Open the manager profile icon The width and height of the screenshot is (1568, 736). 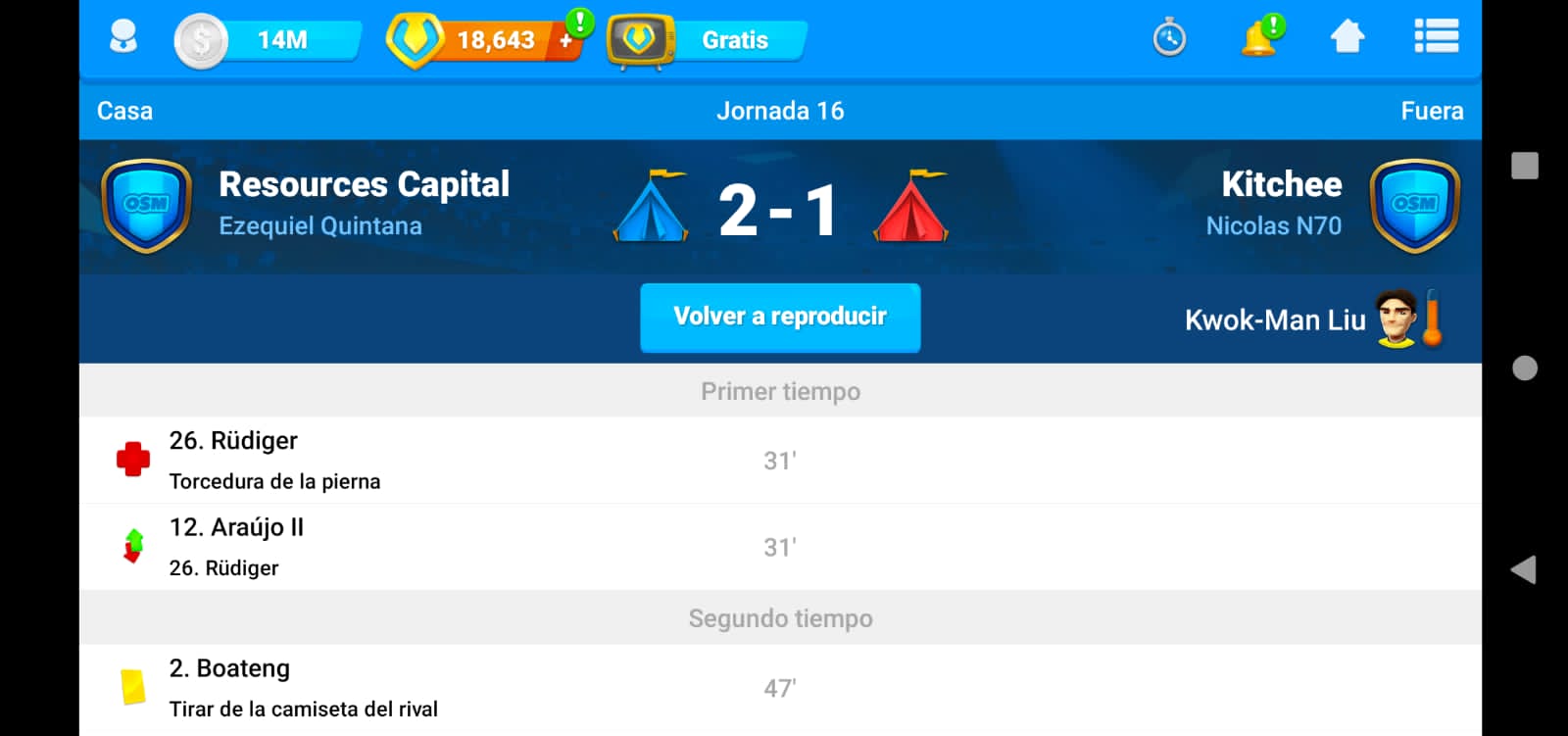123,39
